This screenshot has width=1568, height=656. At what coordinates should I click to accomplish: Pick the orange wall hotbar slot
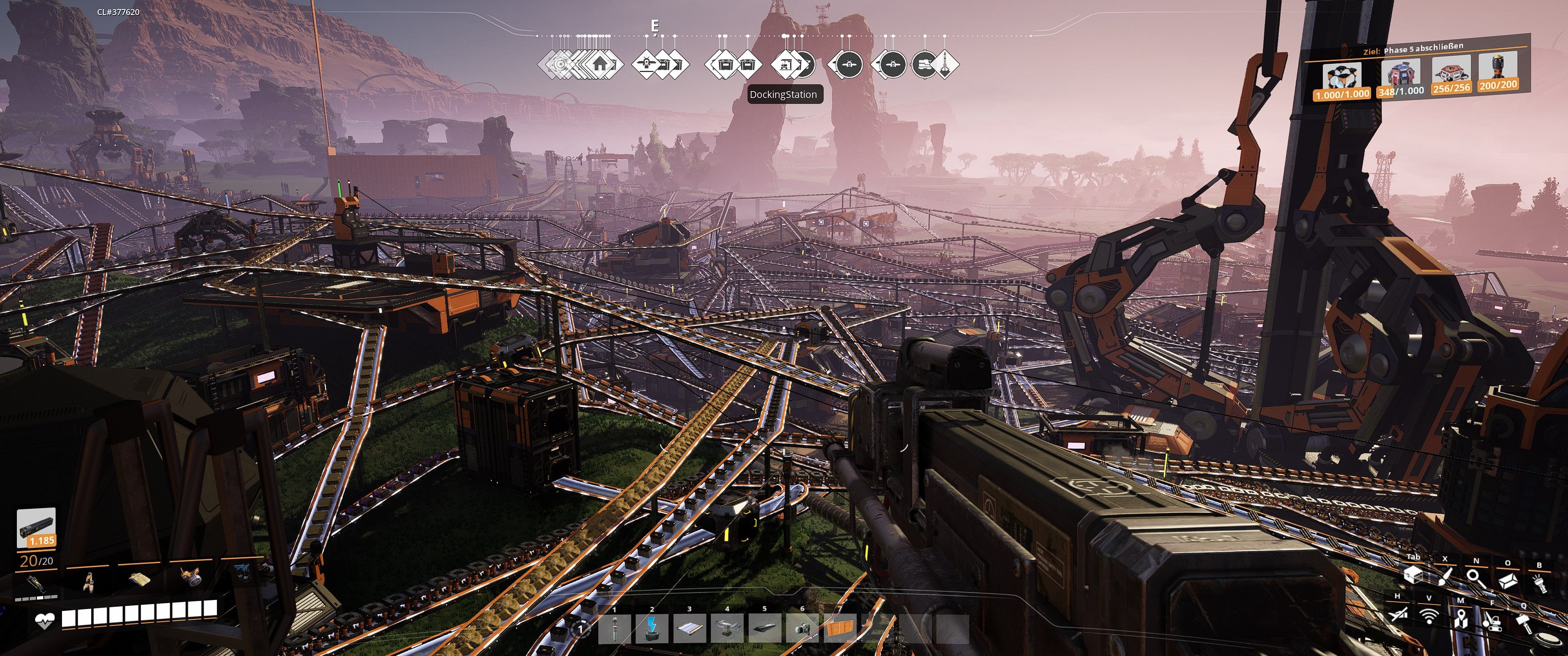[x=840, y=629]
